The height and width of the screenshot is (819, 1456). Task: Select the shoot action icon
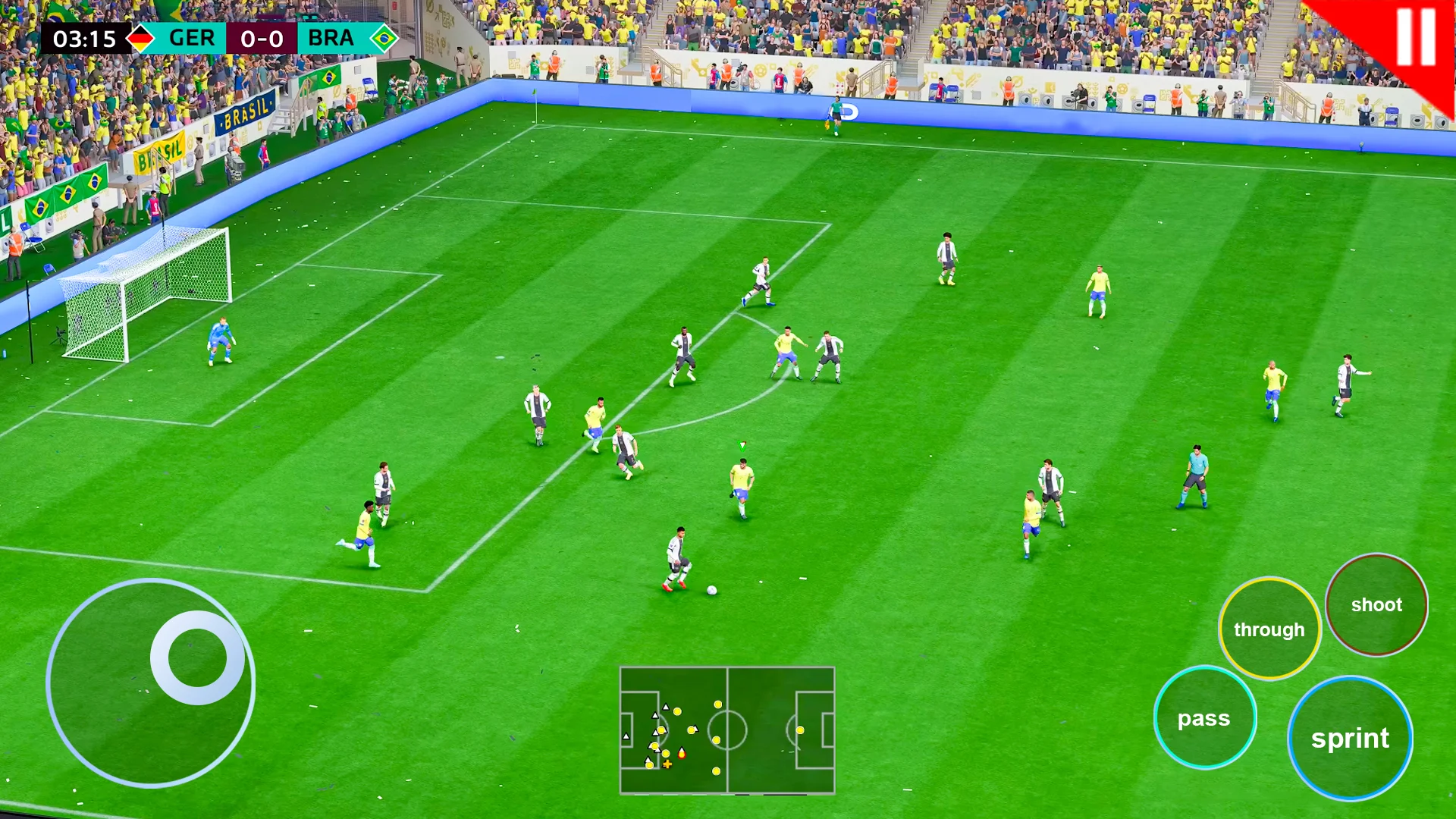click(1377, 604)
